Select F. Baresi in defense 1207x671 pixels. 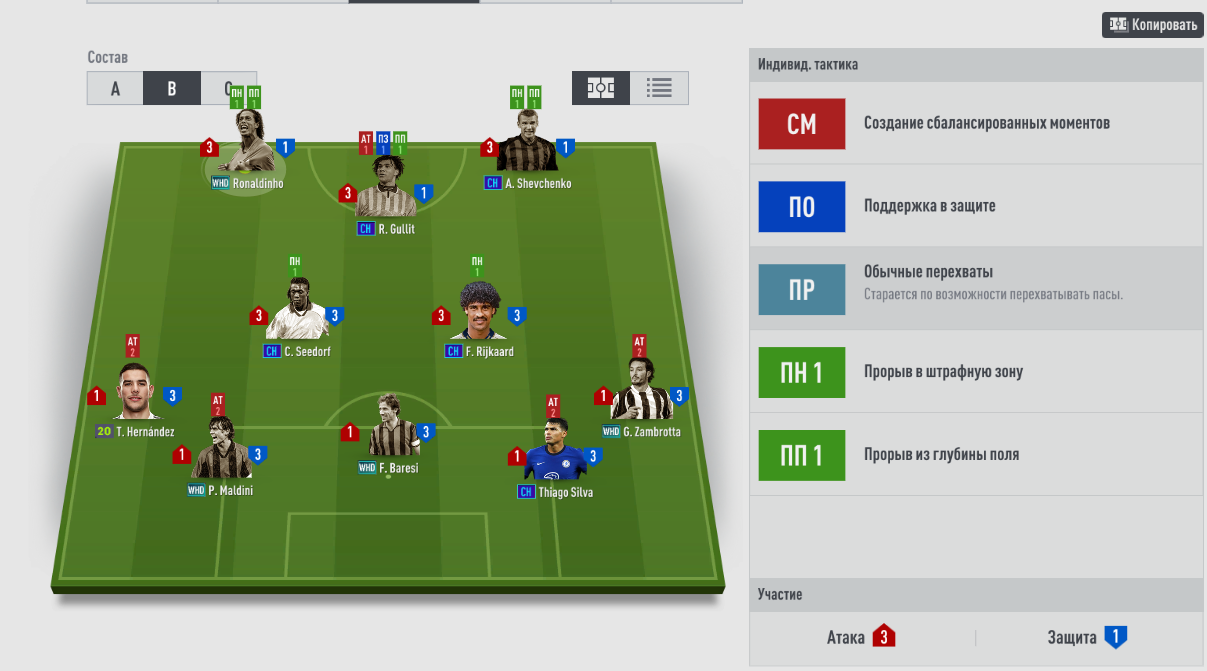click(387, 430)
